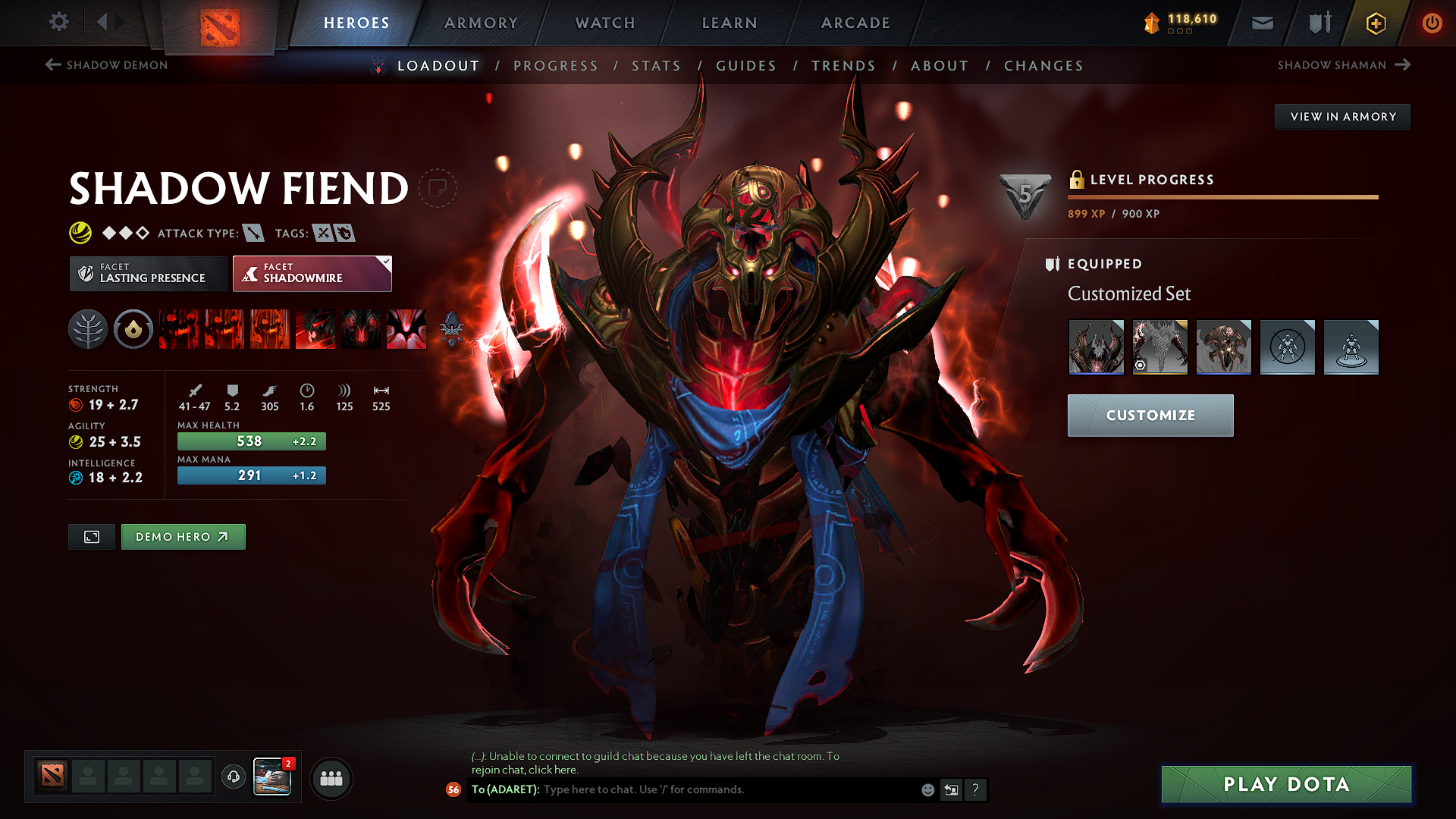Screen dimensions: 1456x819
Task: Open the mail inbox icon
Action: [x=1262, y=23]
